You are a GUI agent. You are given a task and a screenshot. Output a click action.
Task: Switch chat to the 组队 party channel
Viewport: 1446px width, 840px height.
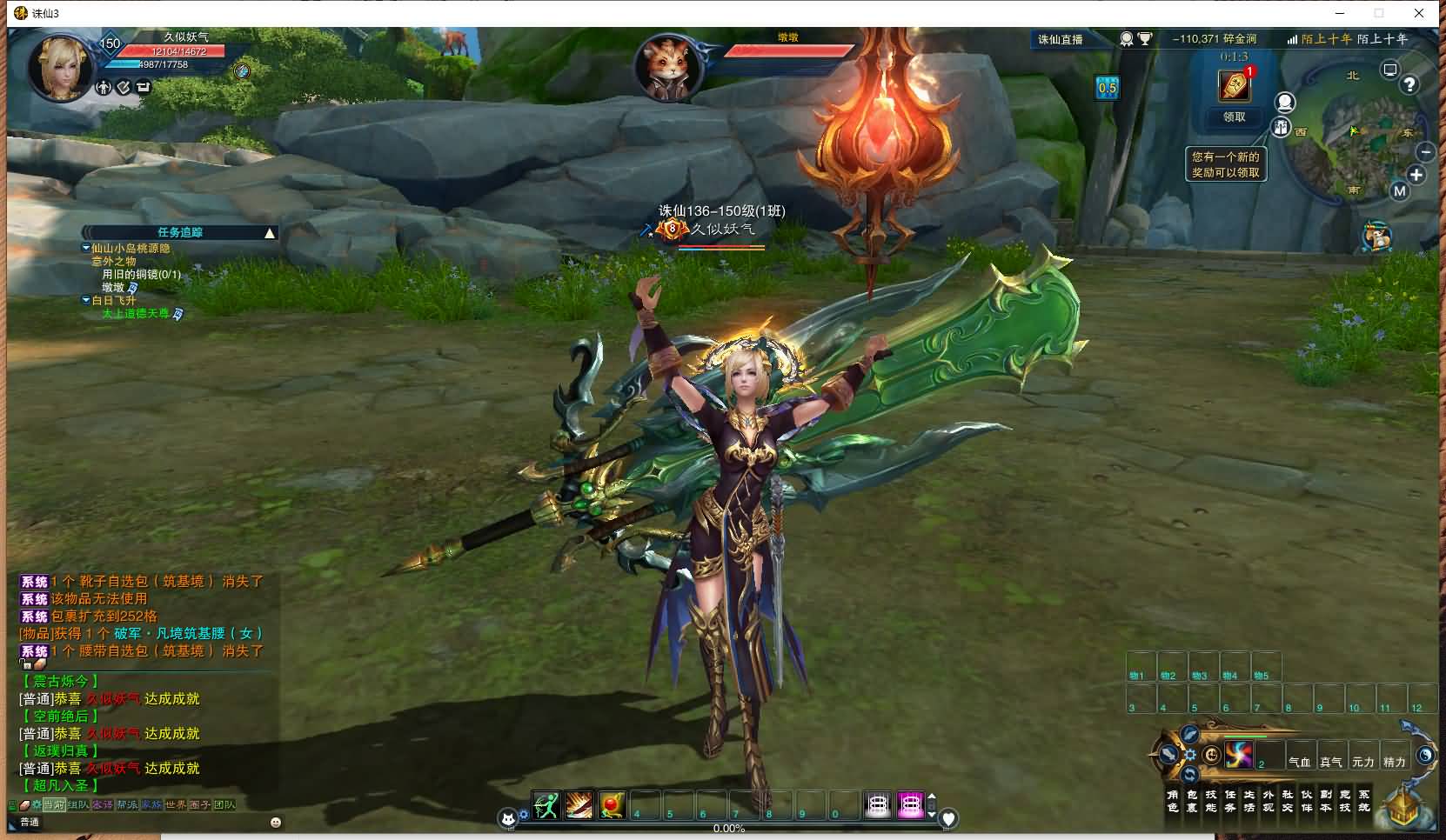point(78,805)
